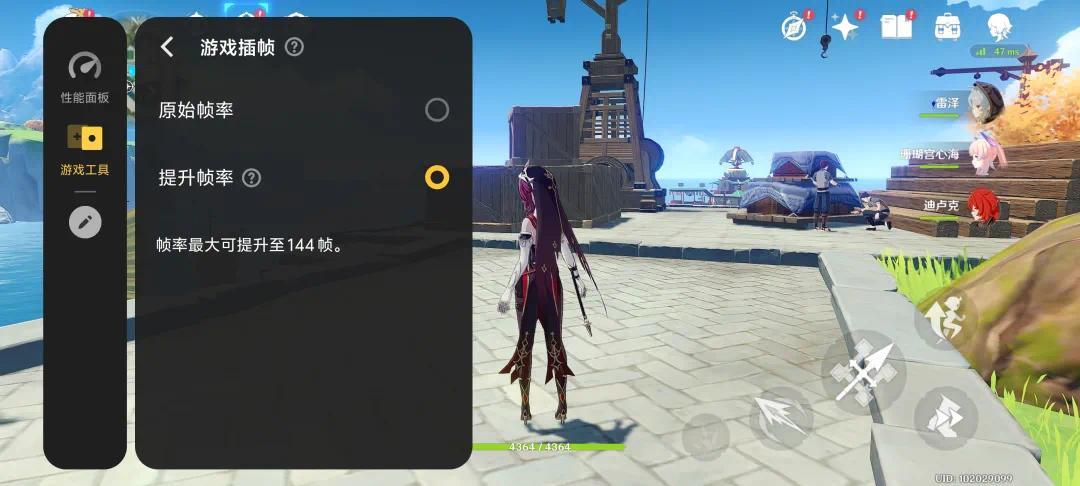The height and width of the screenshot is (486, 1080).
Task: Open the compass events icon
Action: point(795,27)
